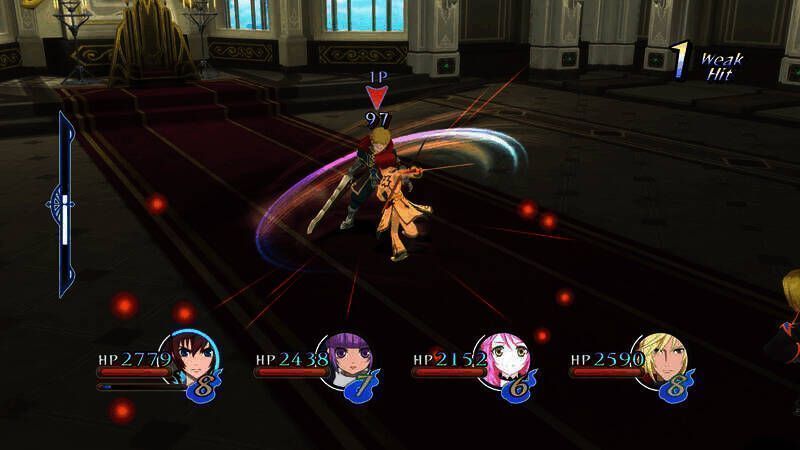
Task: Choose the purple-haired girl's portrait
Action: 348,360
